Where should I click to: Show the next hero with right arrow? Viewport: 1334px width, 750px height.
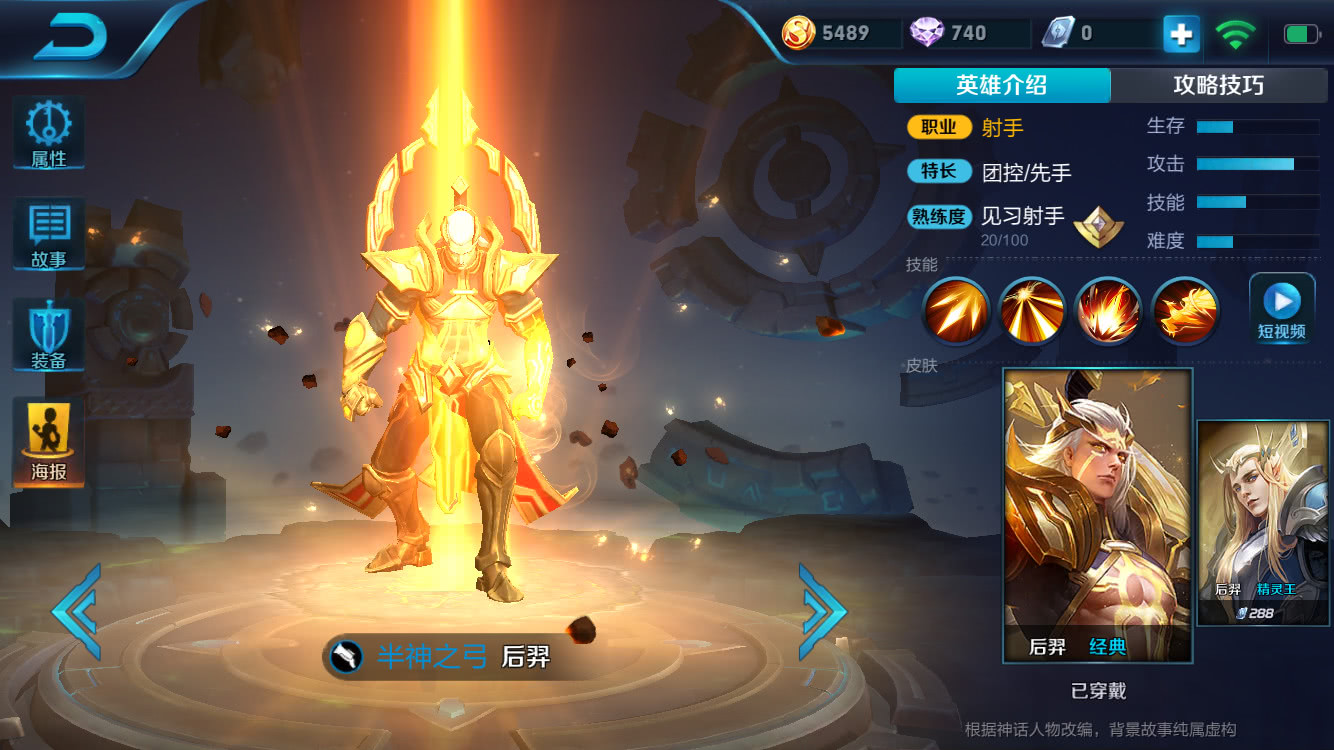[x=822, y=610]
